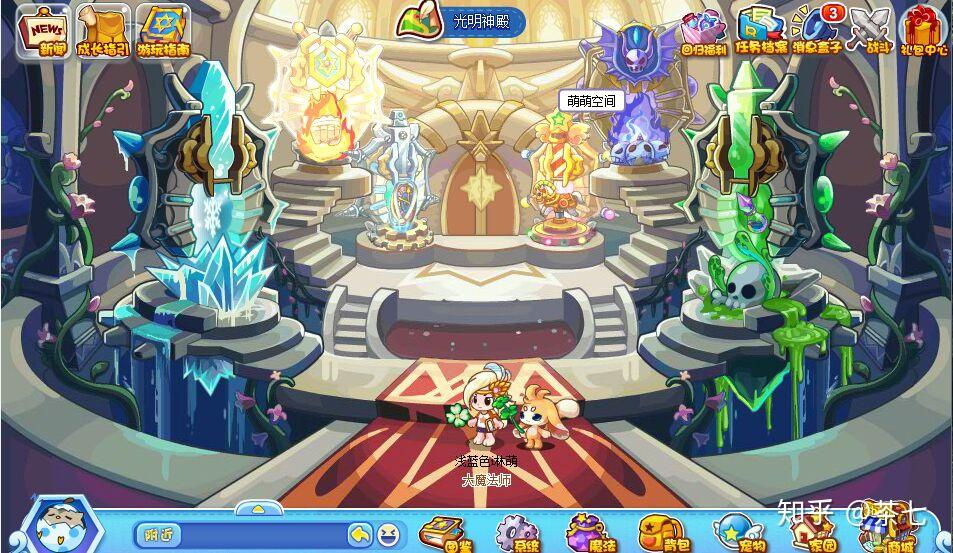The image size is (953, 553).
Task: Expand the chat panel arrow tab
Action: (258, 508)
